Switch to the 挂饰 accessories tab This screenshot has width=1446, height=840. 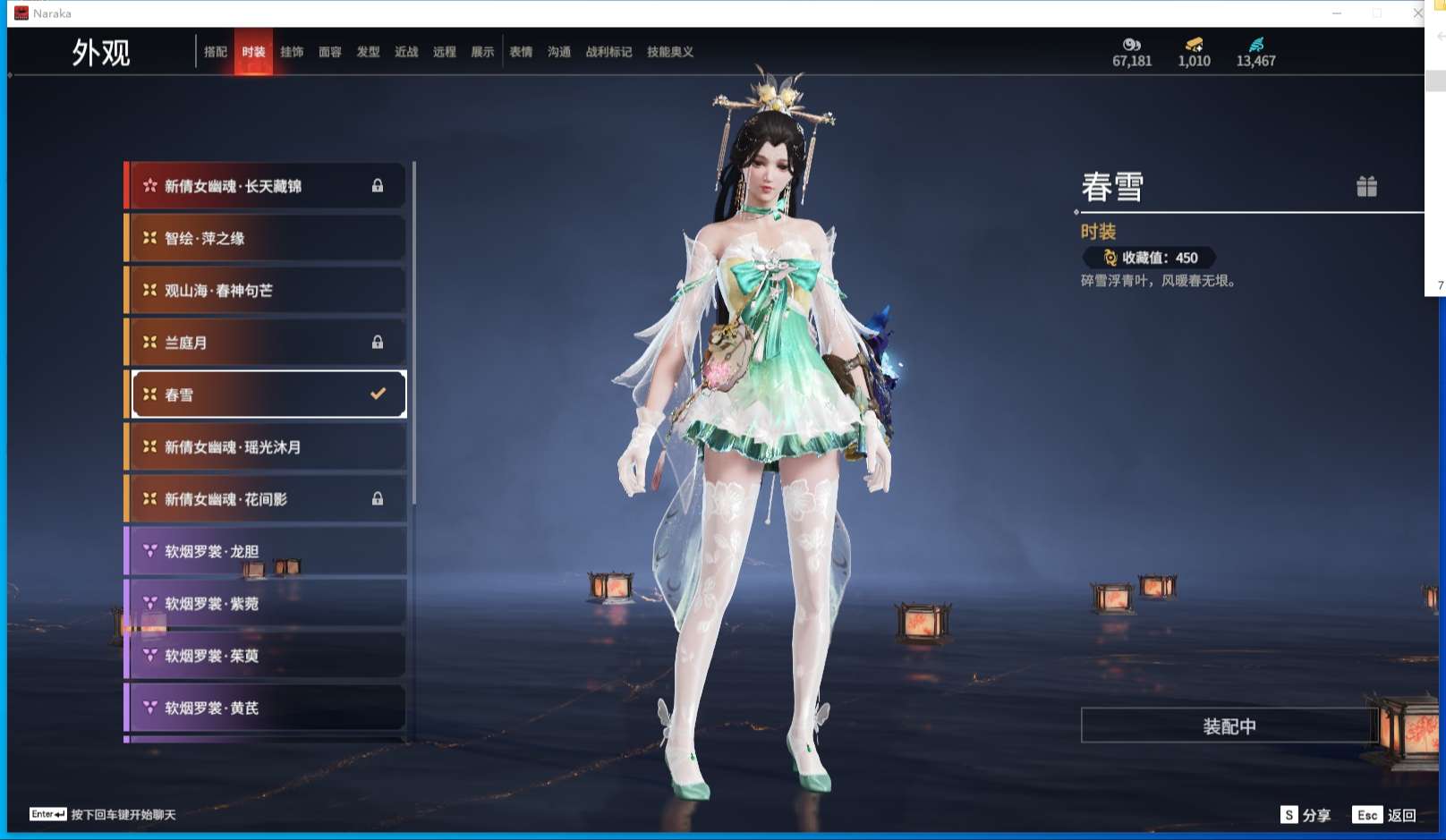tap(293, 52)
